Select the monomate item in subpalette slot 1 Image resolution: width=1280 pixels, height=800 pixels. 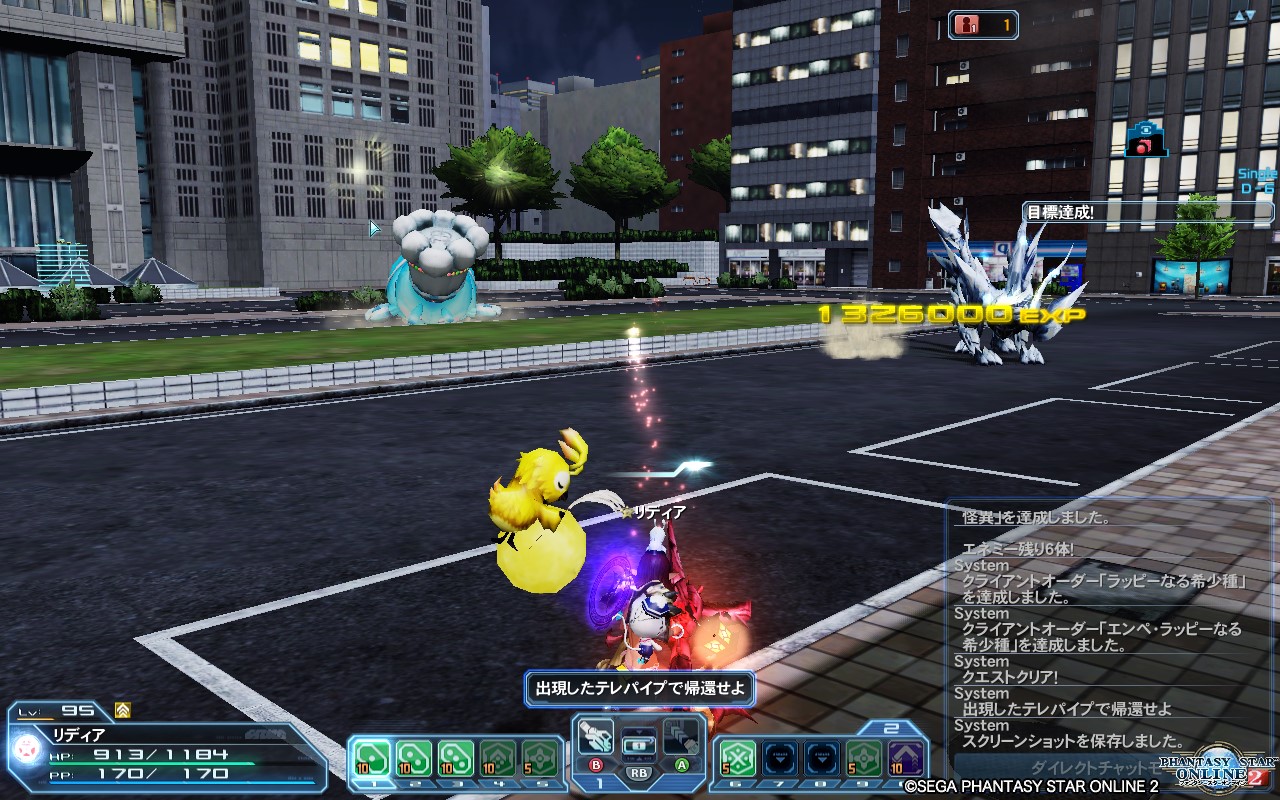tap(373, 755)
